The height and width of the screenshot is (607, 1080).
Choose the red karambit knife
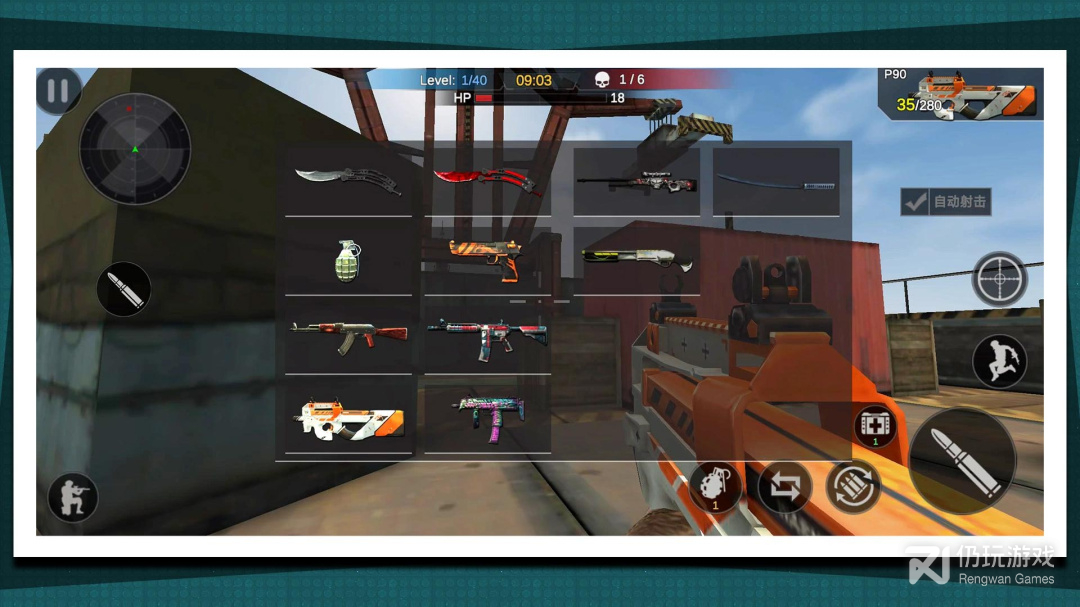[x=487, y=180]
